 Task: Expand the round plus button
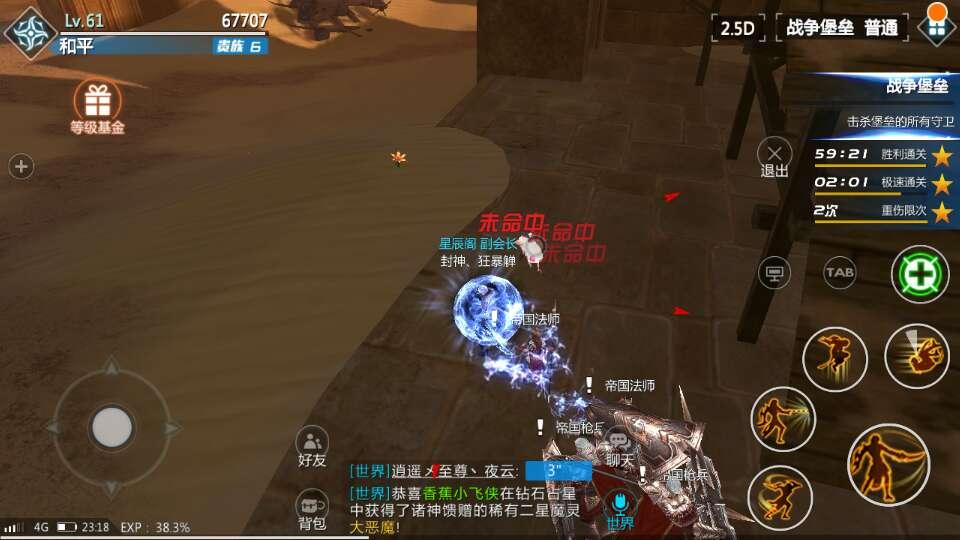point(21,167)
